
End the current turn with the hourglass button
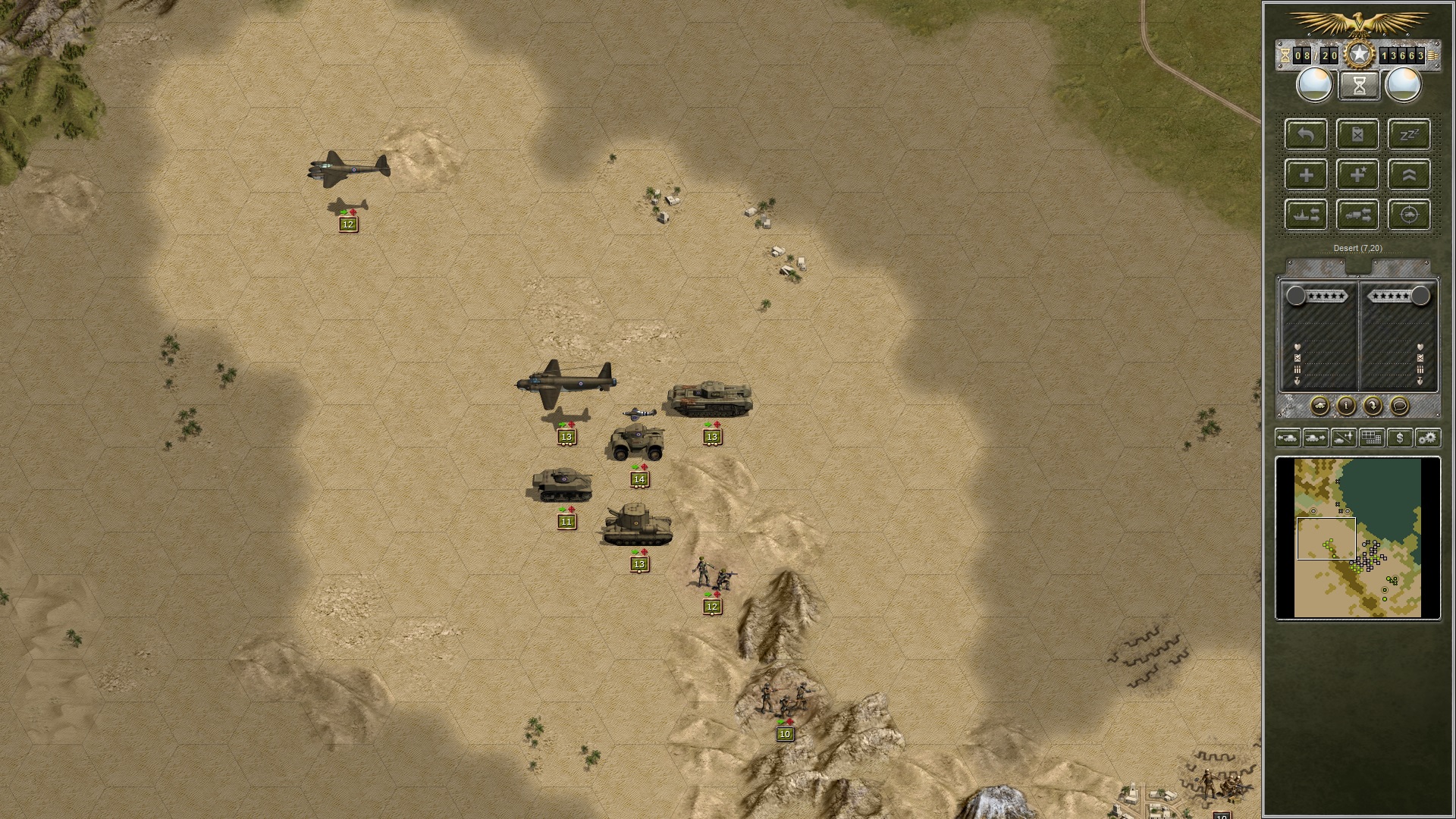point(1358,86)
